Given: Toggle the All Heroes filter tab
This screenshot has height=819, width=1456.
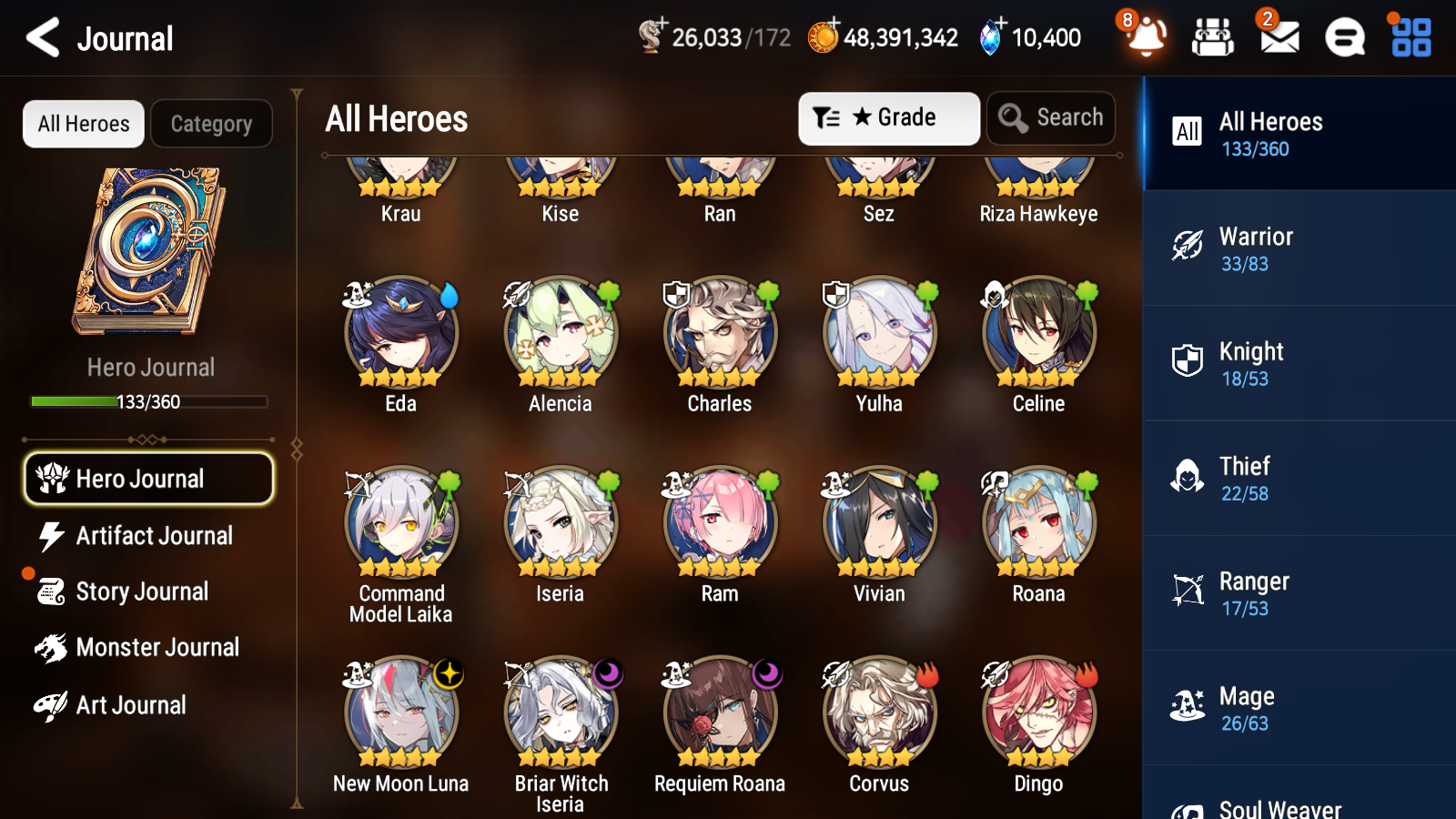Looking at the screenshot, I should [83, 124].
